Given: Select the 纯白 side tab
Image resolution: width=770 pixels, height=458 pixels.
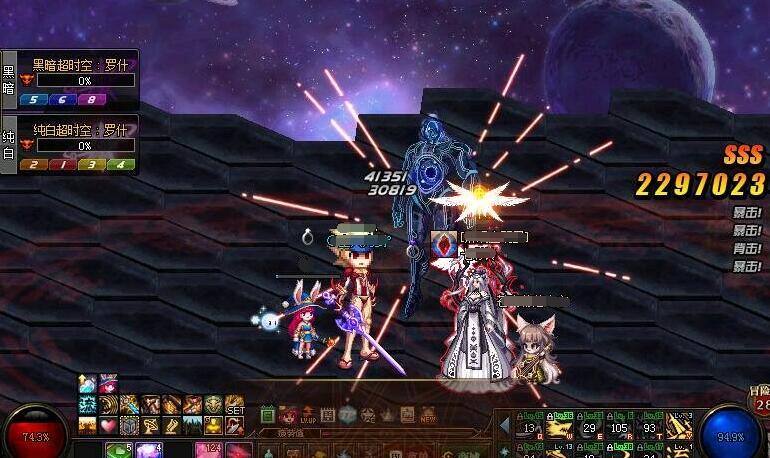Looking at the screenshot, I should click(x=9, y=144).
